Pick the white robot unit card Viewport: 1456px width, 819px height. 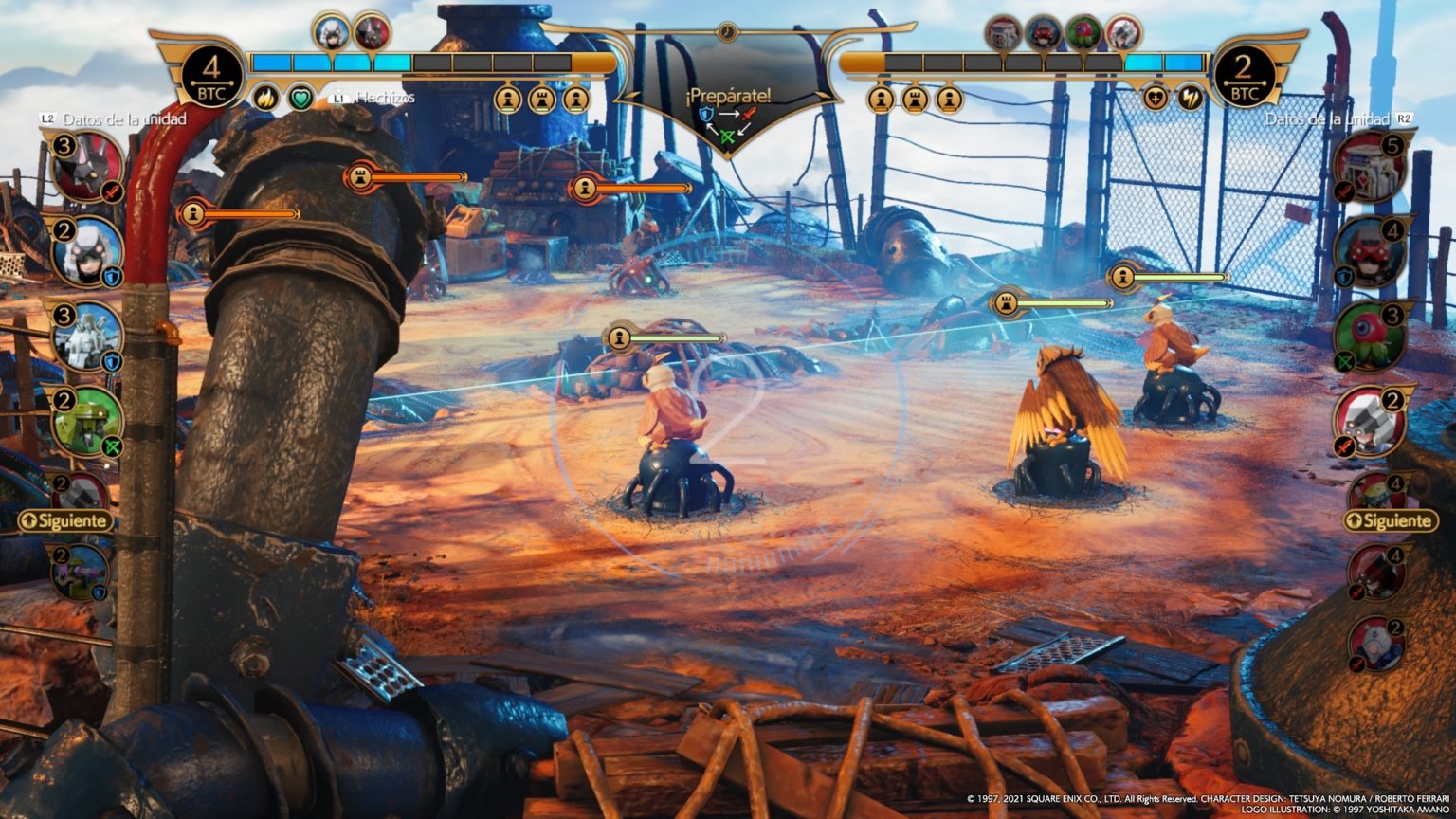coord(86,336)
